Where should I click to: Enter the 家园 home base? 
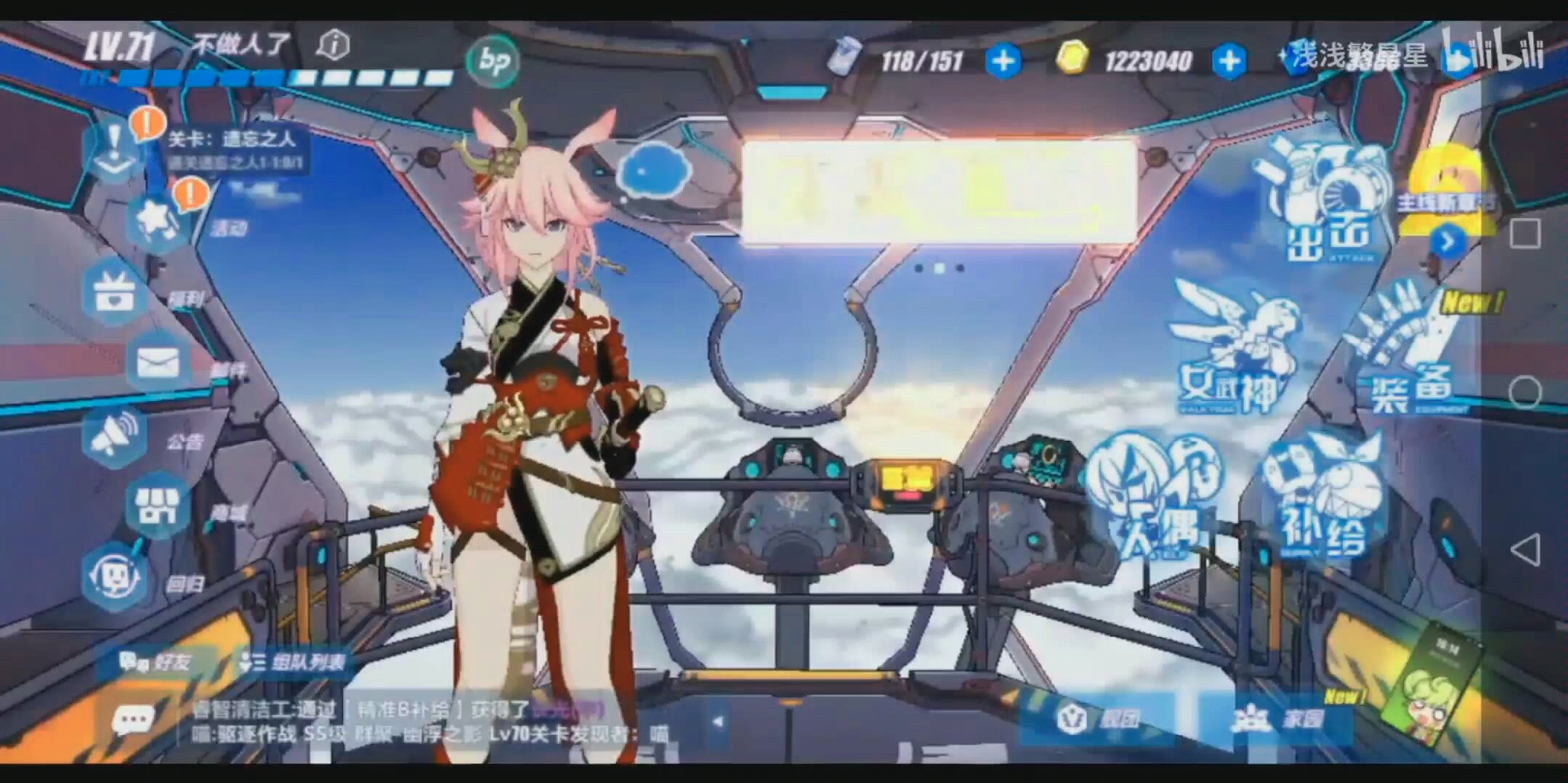[1279, 719]
